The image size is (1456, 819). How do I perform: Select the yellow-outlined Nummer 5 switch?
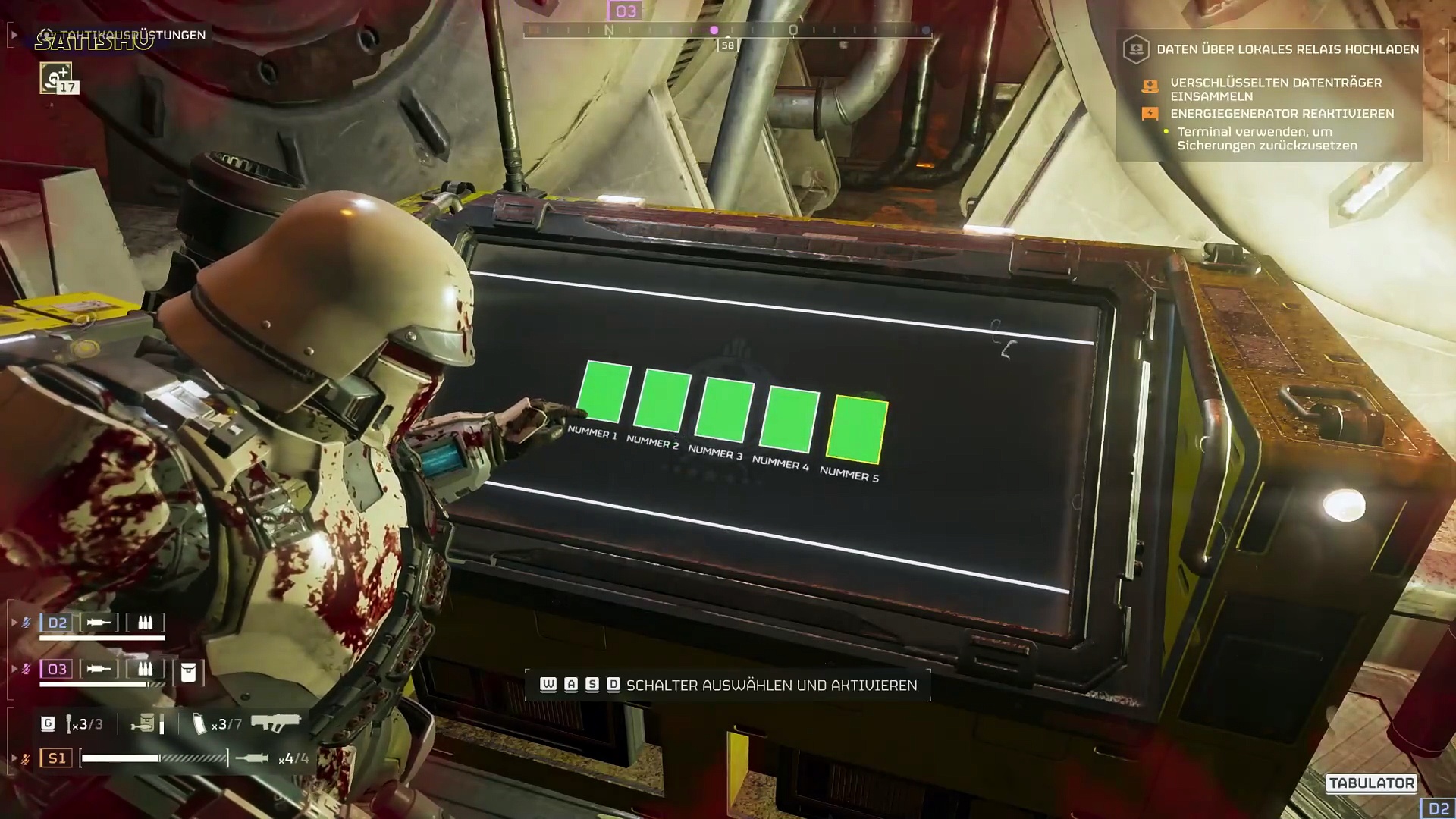click(857, 430)
